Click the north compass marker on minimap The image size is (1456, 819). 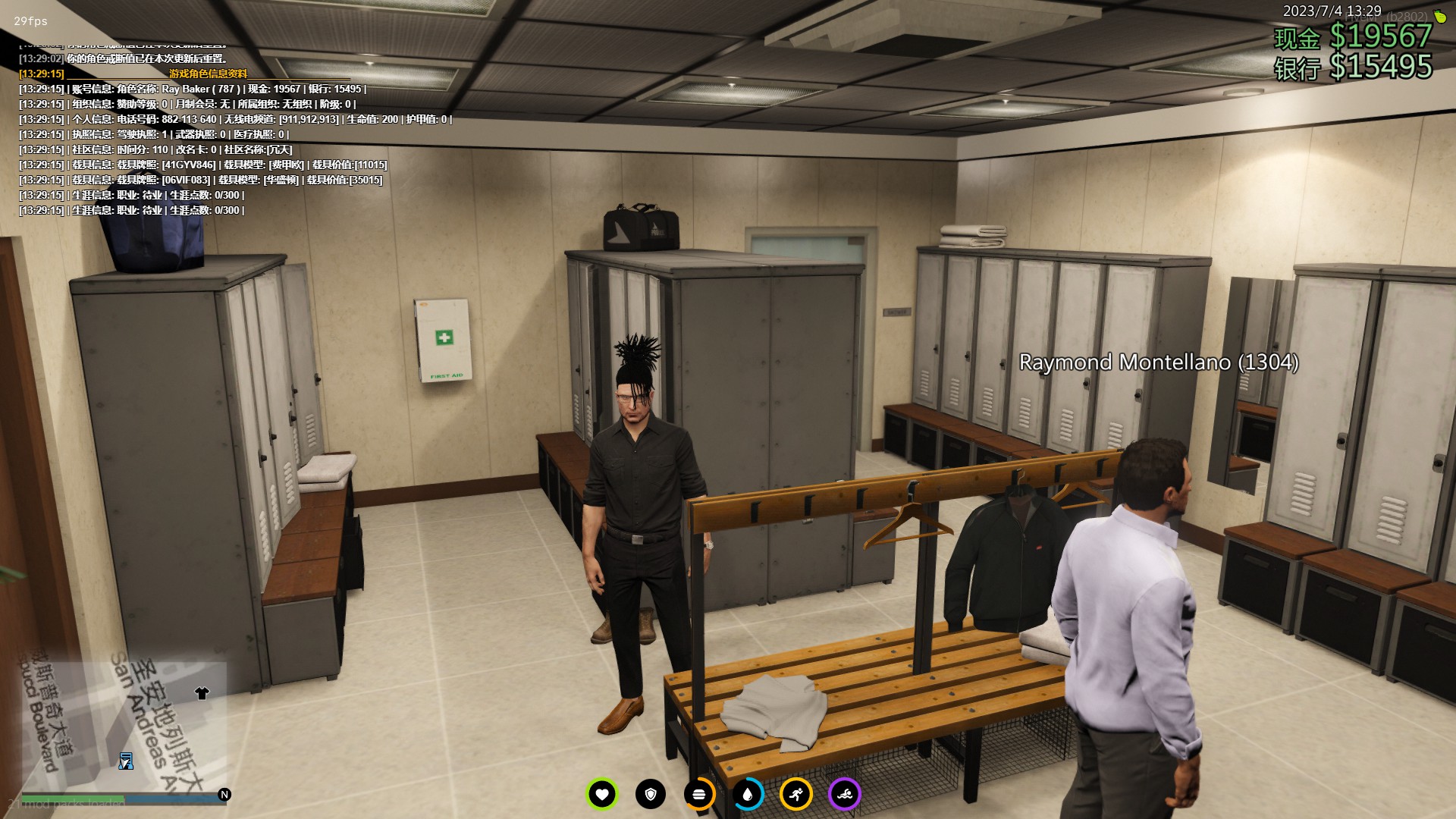[224, 795]
